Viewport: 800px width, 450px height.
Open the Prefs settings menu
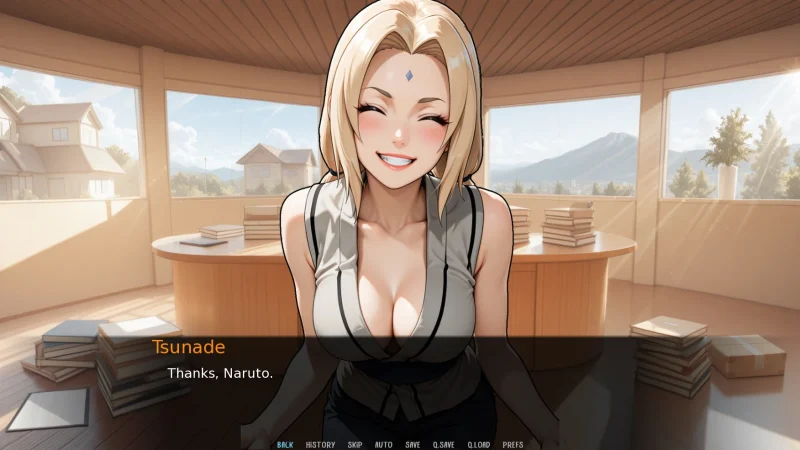513,444
